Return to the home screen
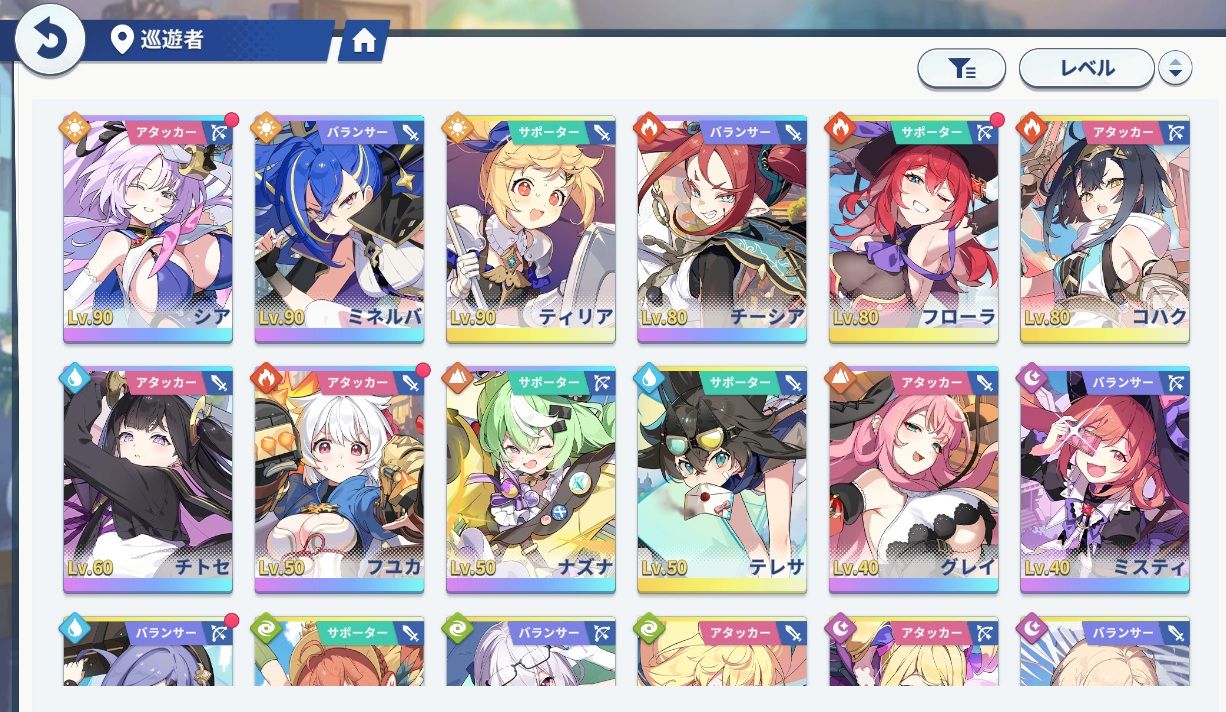Viewport: 1226px width, 712px height. (x=364, y=41)
